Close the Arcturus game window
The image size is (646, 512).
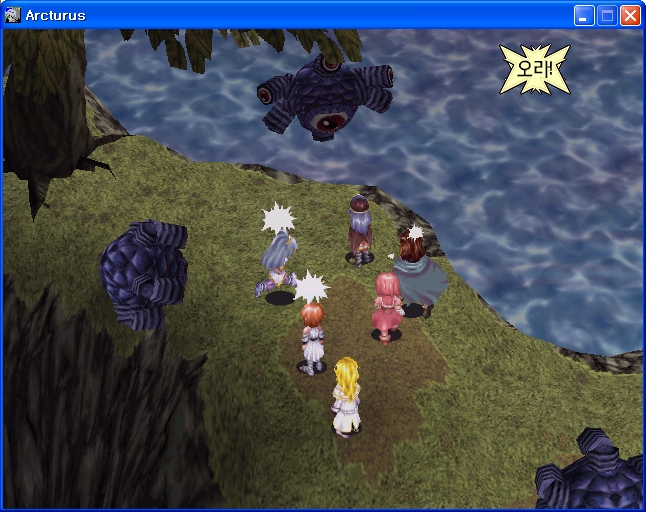630,16
